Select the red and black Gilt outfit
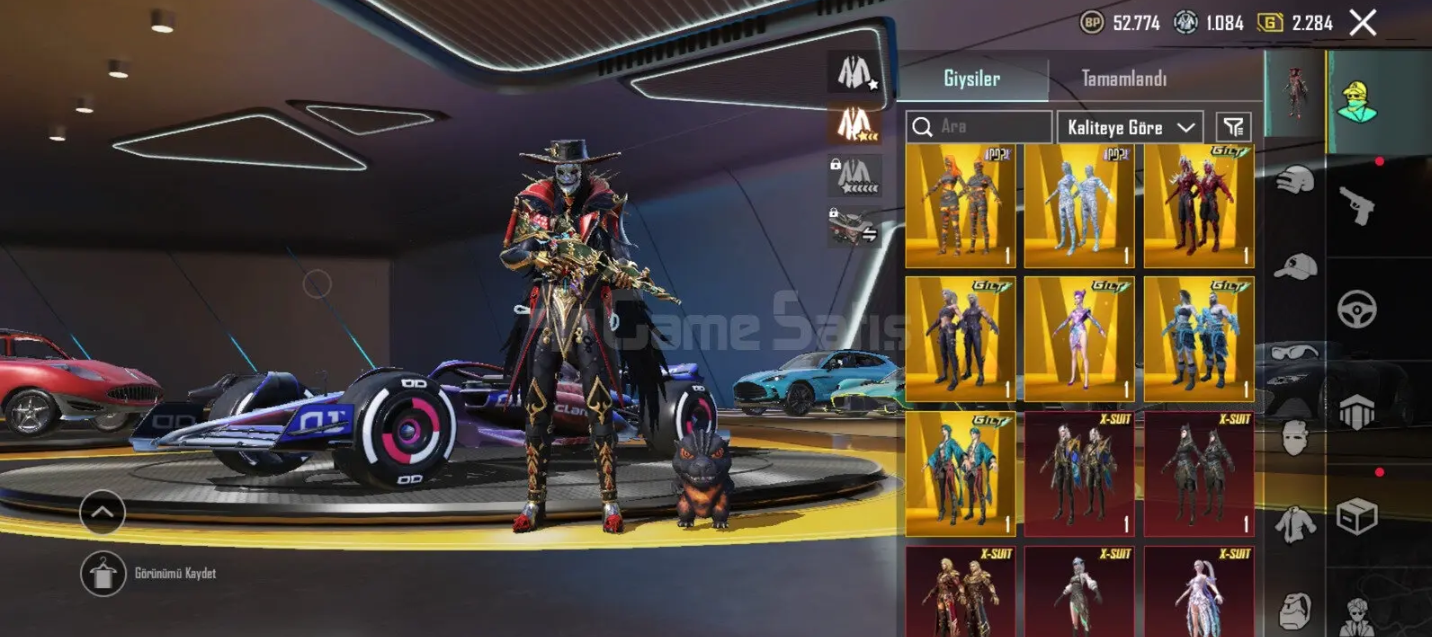The width and height of the screenshot is (1432, 637). point(1198,206)
